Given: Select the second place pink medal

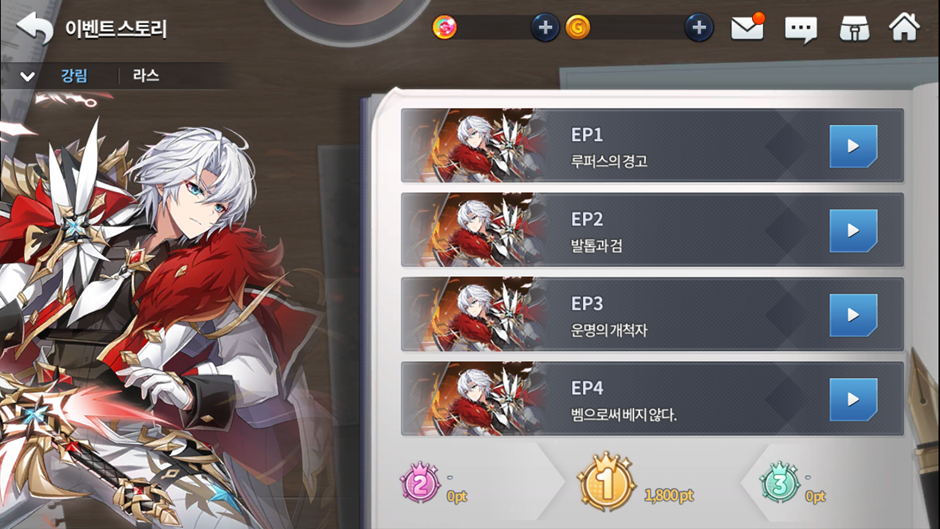Looking at the screenshot, I should point(420,486).
